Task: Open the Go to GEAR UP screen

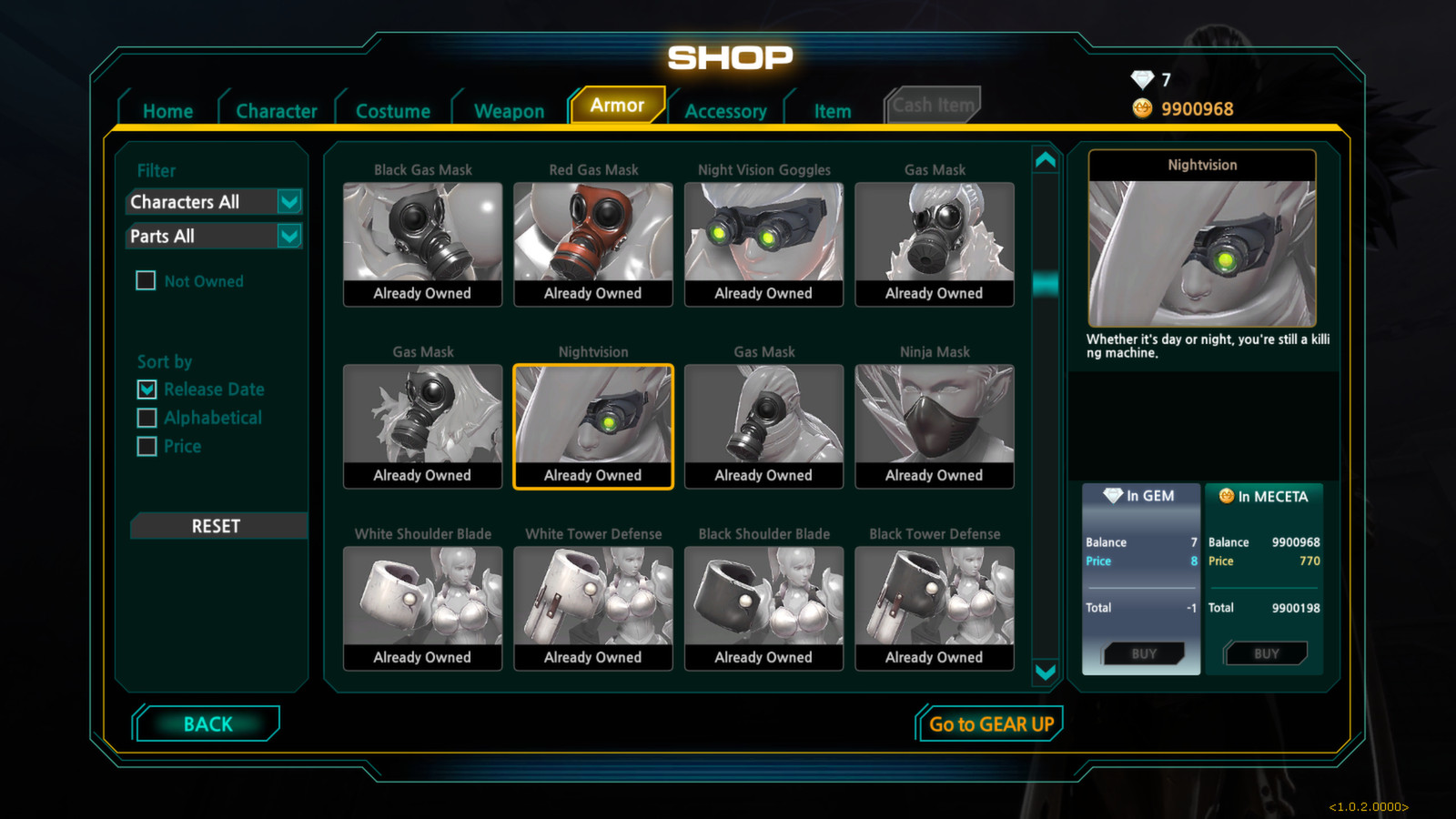Action: click(x=990, y=724)
